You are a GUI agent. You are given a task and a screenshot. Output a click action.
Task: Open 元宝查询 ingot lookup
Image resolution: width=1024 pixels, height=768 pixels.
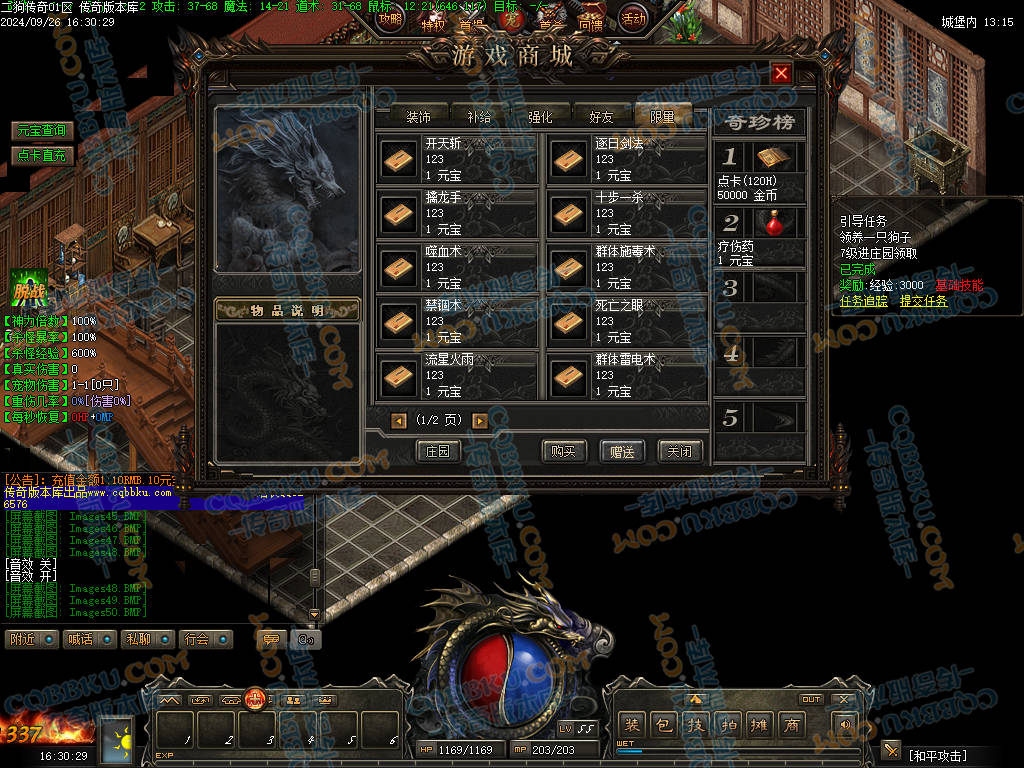[x=41, y=131]
